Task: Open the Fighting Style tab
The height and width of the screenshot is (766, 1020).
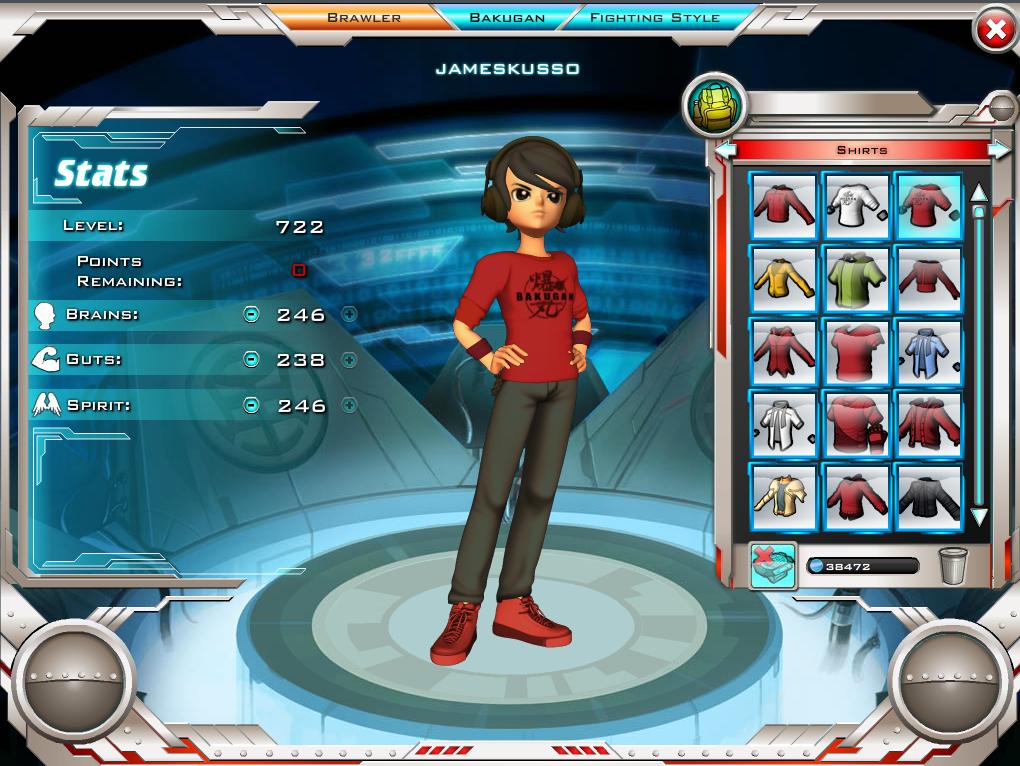Action: tap(654, 17)
